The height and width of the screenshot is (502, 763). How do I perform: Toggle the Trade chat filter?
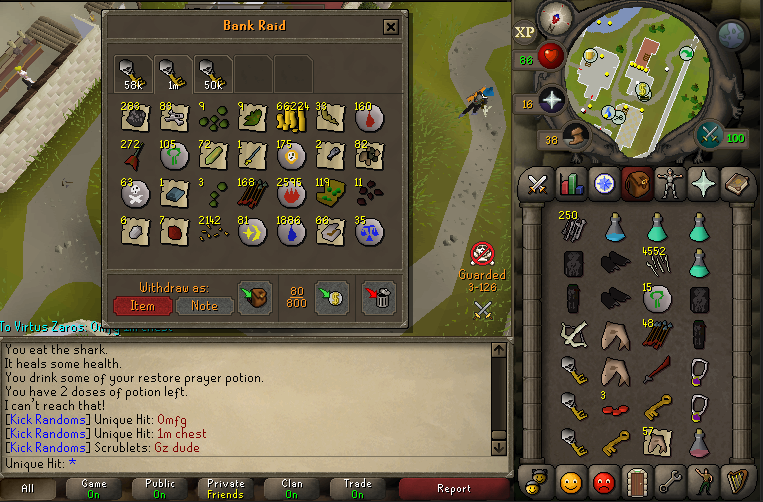point(358,489)
